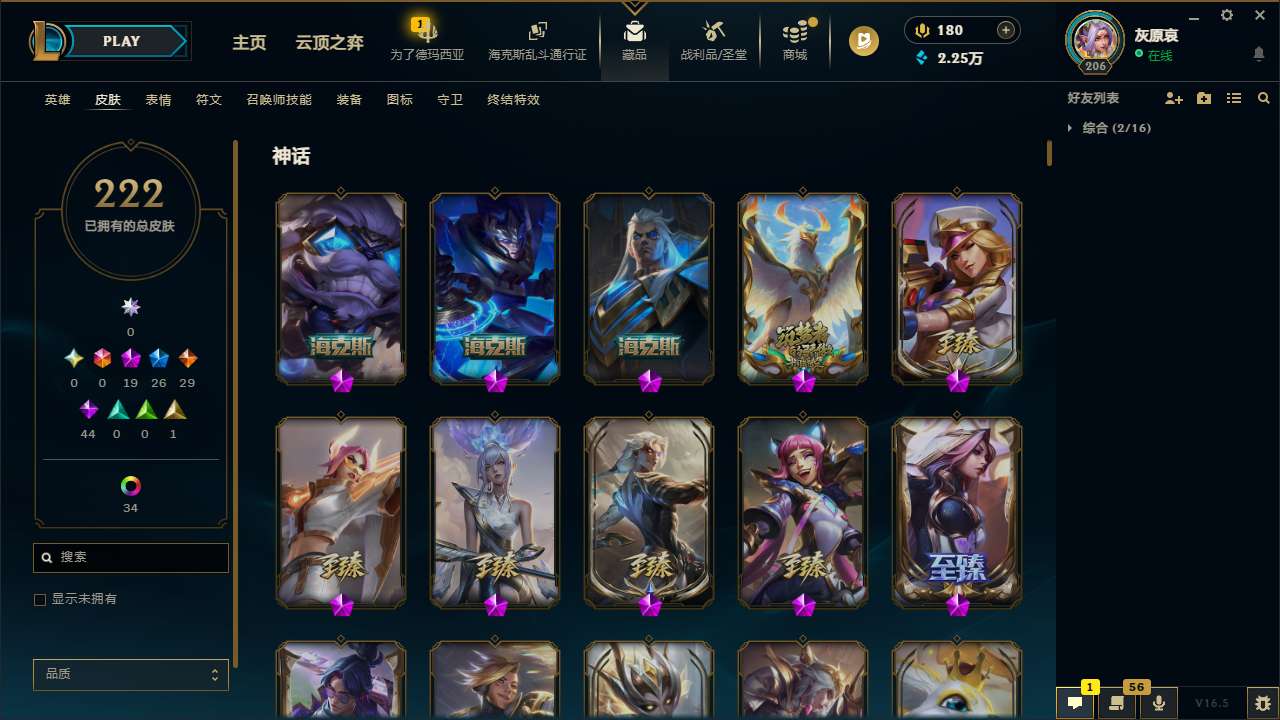
Task: Switch to the 表情 tab
Action: (x=158, y=100)
